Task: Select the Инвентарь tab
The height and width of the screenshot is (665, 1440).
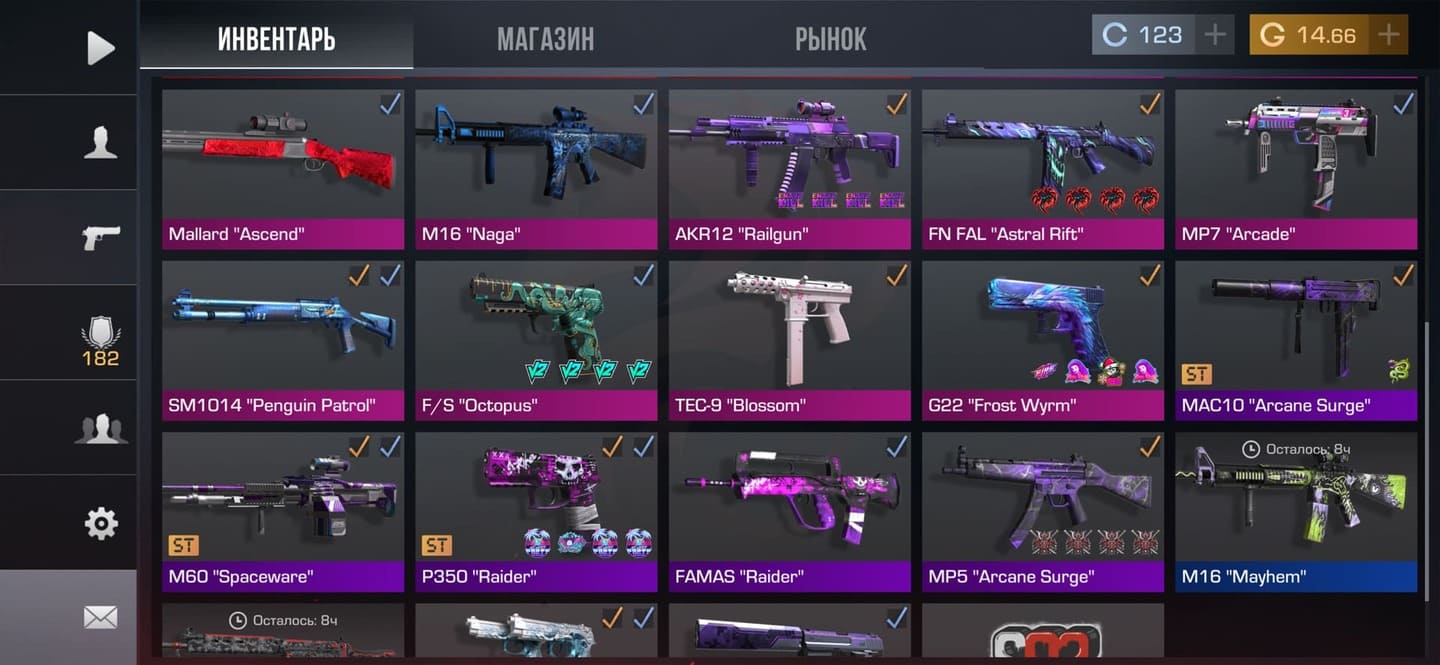Action: pos(276,38)
